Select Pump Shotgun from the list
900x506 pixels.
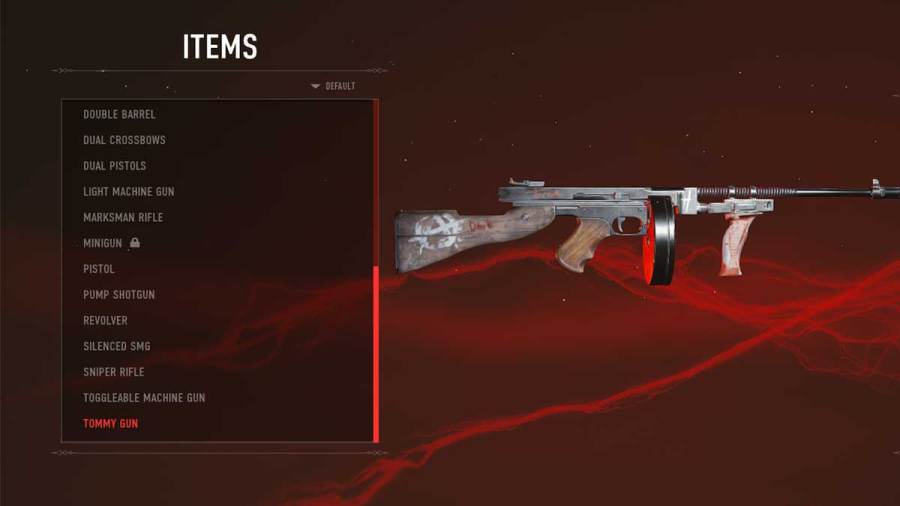(x=119, y=295)
